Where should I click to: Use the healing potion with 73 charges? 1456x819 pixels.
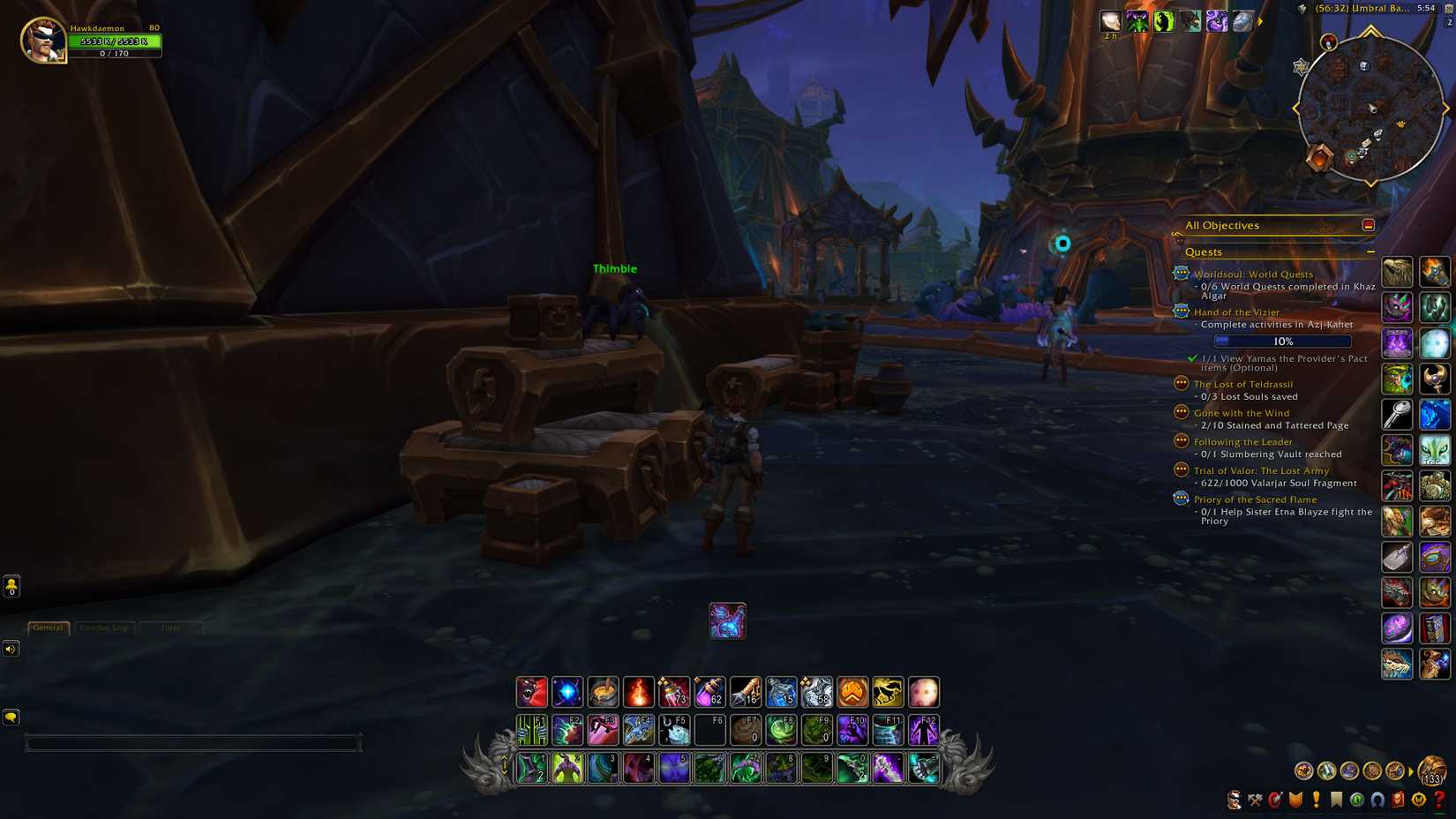[x=673, y=692]
